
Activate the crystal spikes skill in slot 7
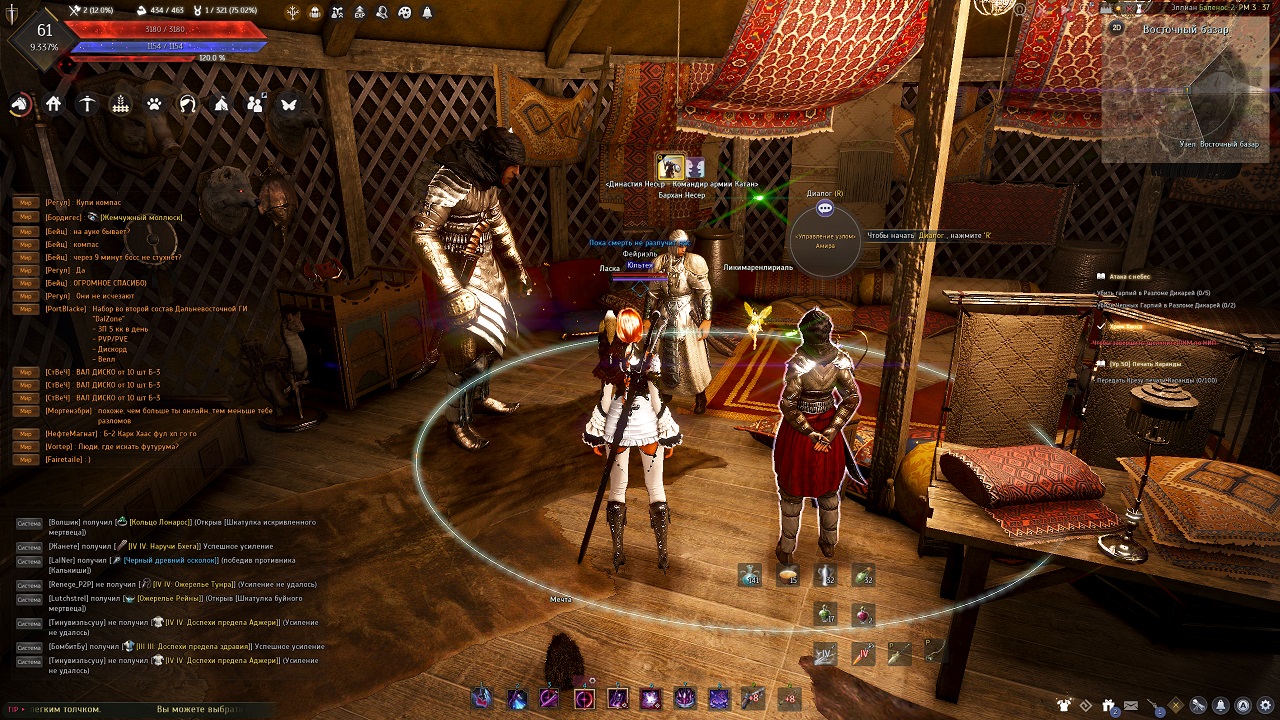(x=685, y=697)
